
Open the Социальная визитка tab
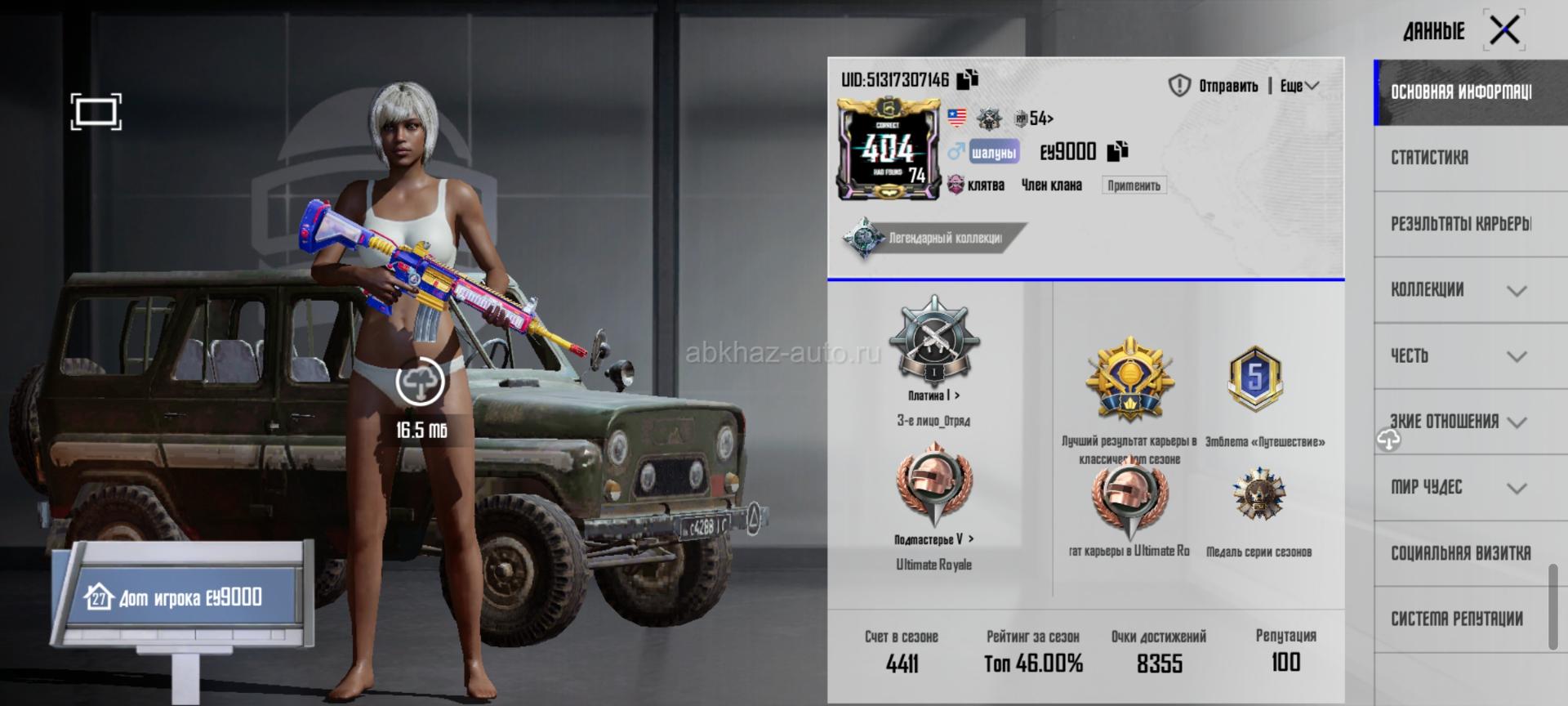pos(1460,553)
